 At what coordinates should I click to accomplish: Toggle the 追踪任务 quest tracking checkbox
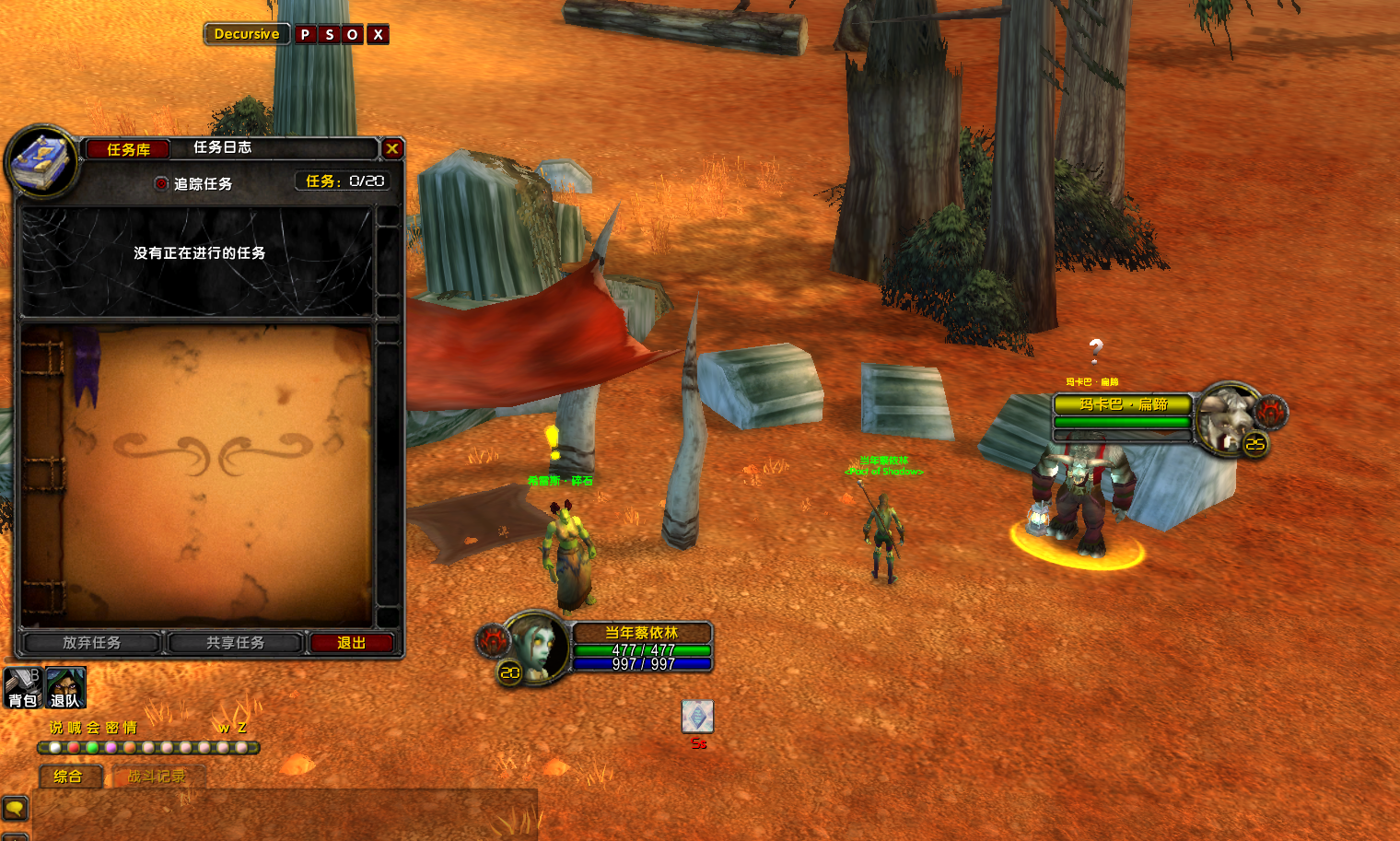[161, 183]
